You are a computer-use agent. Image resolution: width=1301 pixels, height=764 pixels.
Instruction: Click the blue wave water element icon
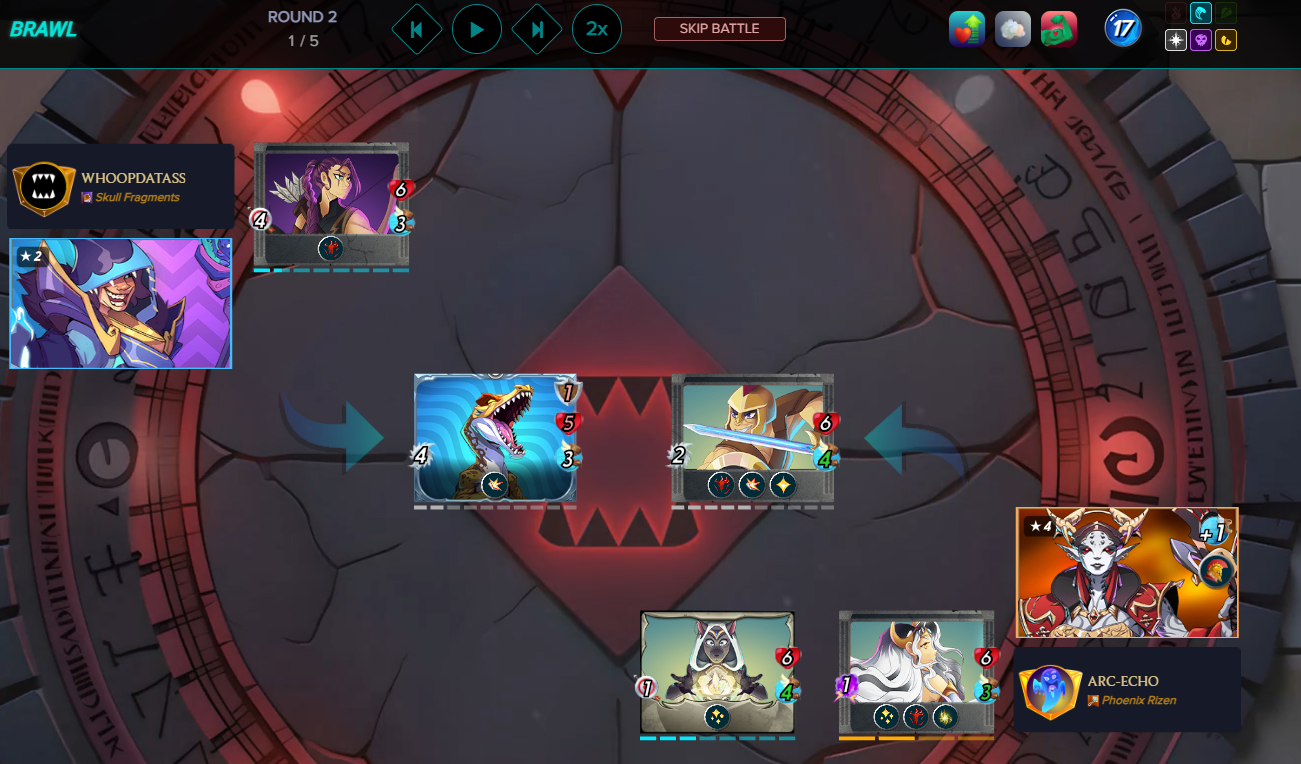tap(1201, 13)
